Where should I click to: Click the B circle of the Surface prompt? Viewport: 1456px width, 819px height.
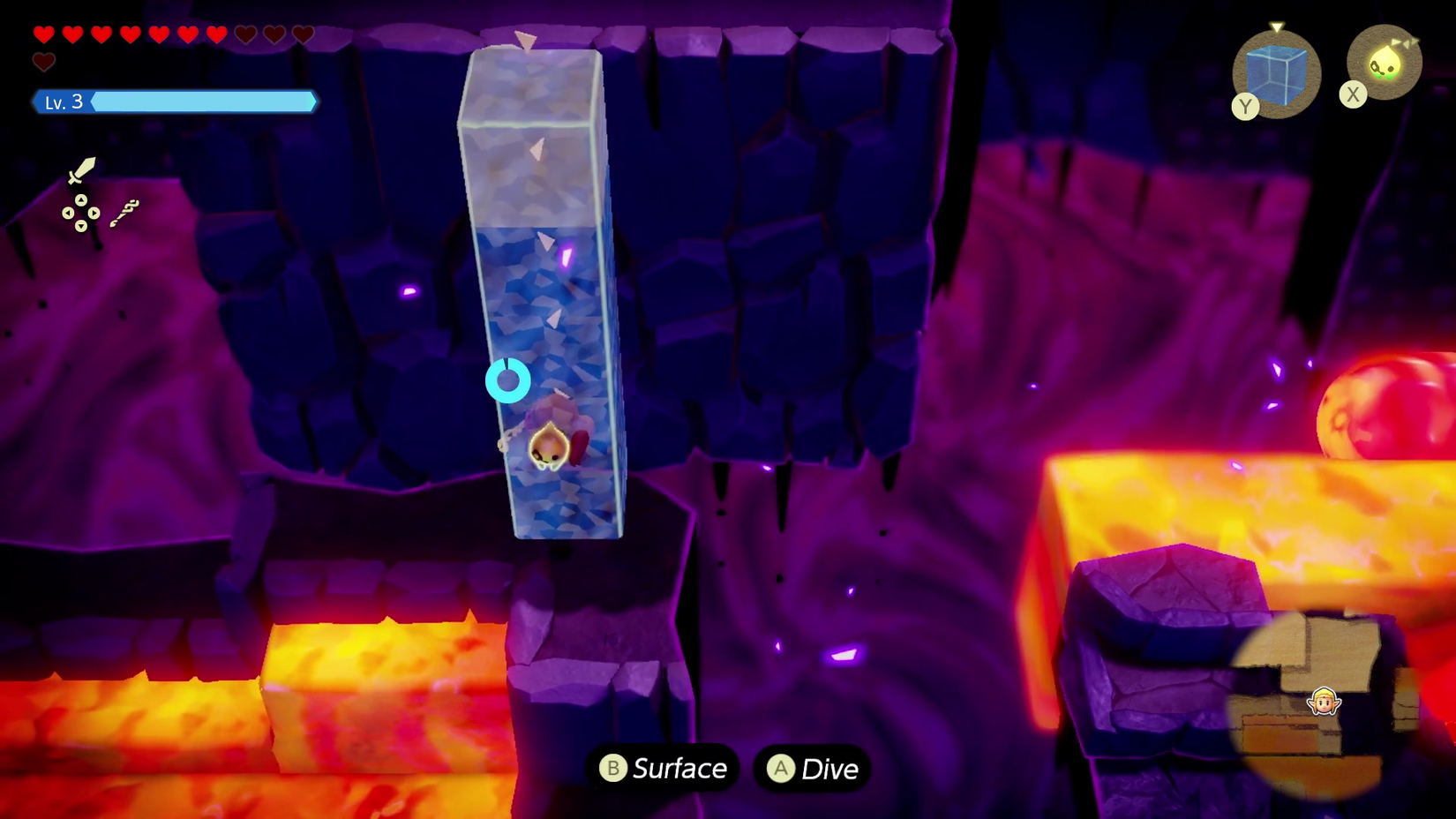coord(615,768)
